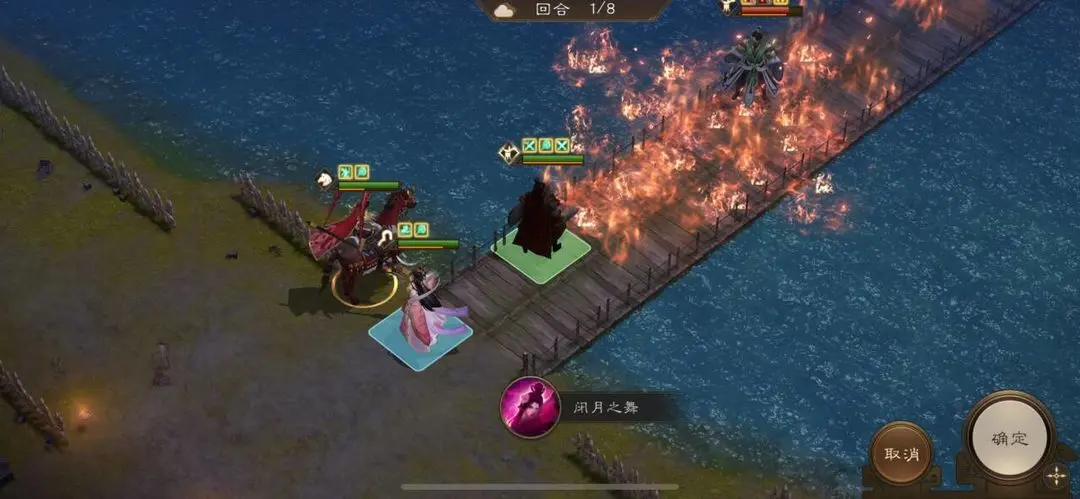This screenshot has height=499, width=1080.
Task: Select the 闭月之舞 skill icon
Action: (x=529, y=407)
